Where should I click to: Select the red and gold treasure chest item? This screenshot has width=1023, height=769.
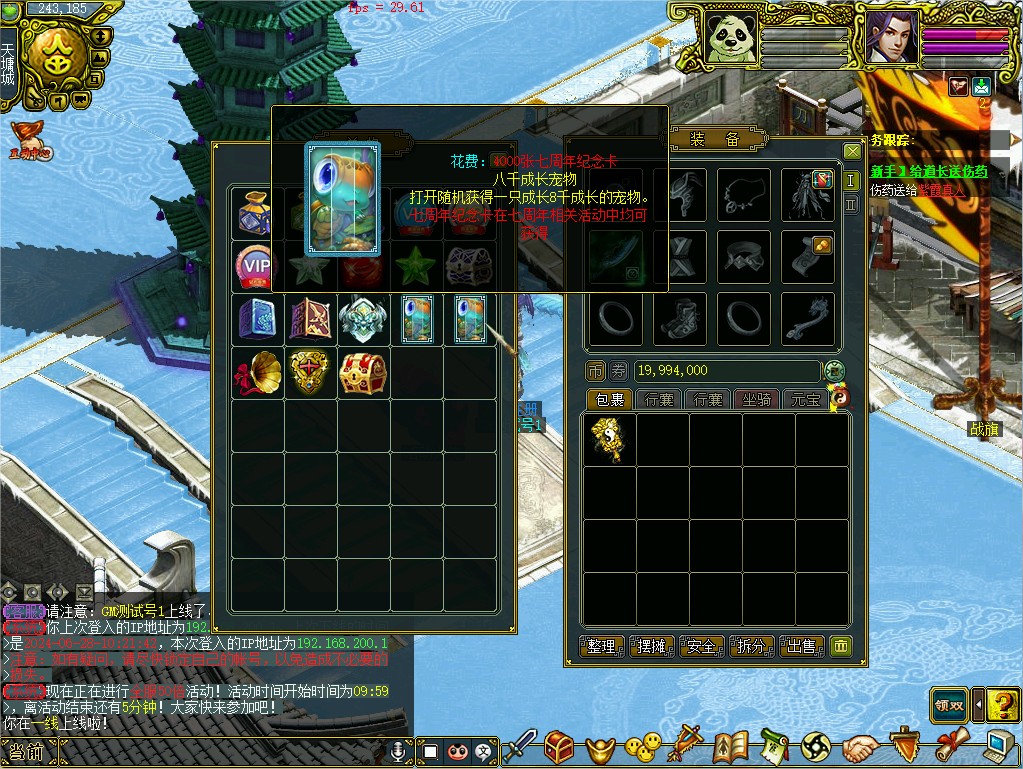click(362, 373)
